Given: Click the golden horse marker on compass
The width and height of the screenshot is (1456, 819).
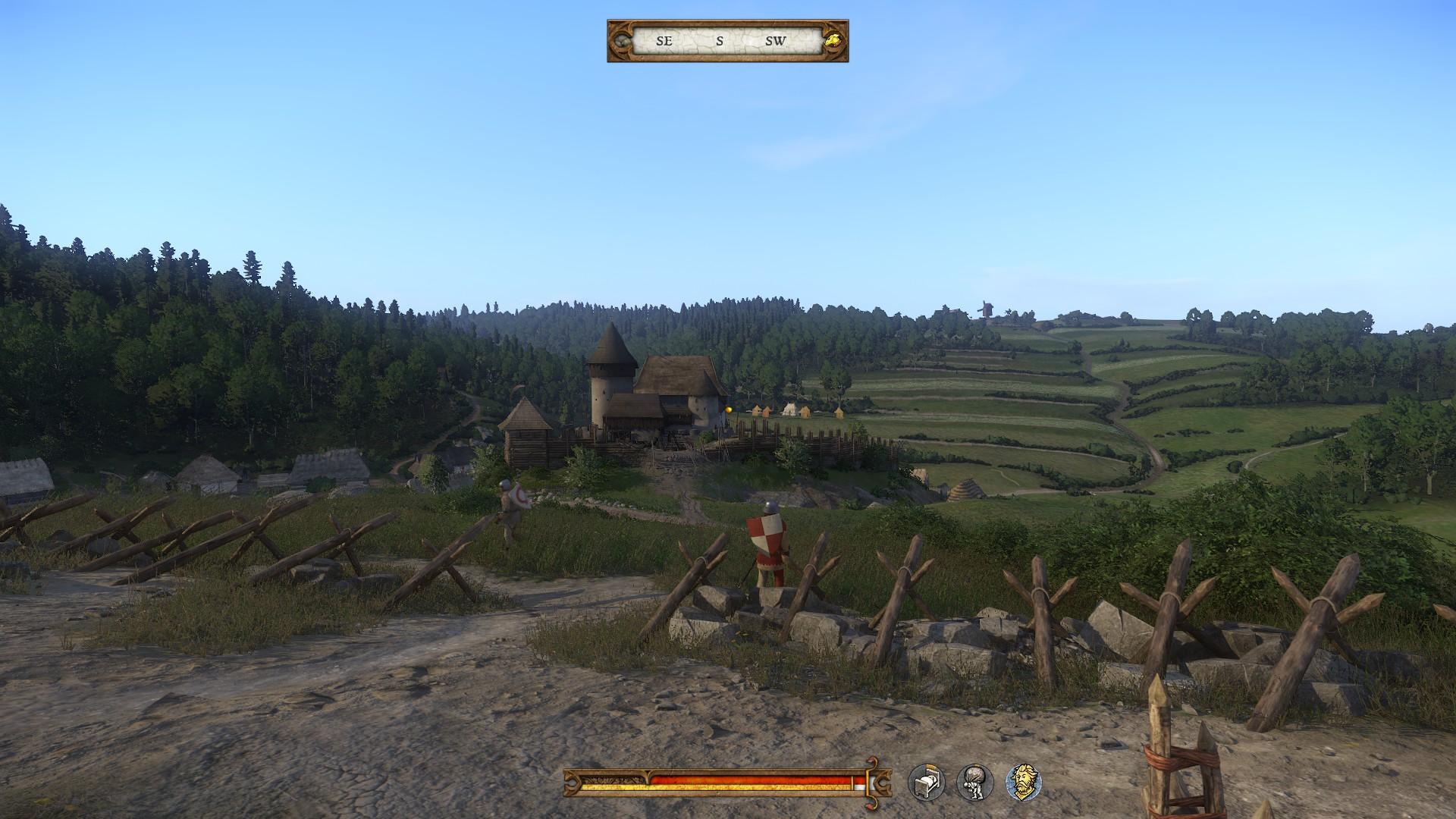Looking at the screenshot, I should tap(833, 41).
